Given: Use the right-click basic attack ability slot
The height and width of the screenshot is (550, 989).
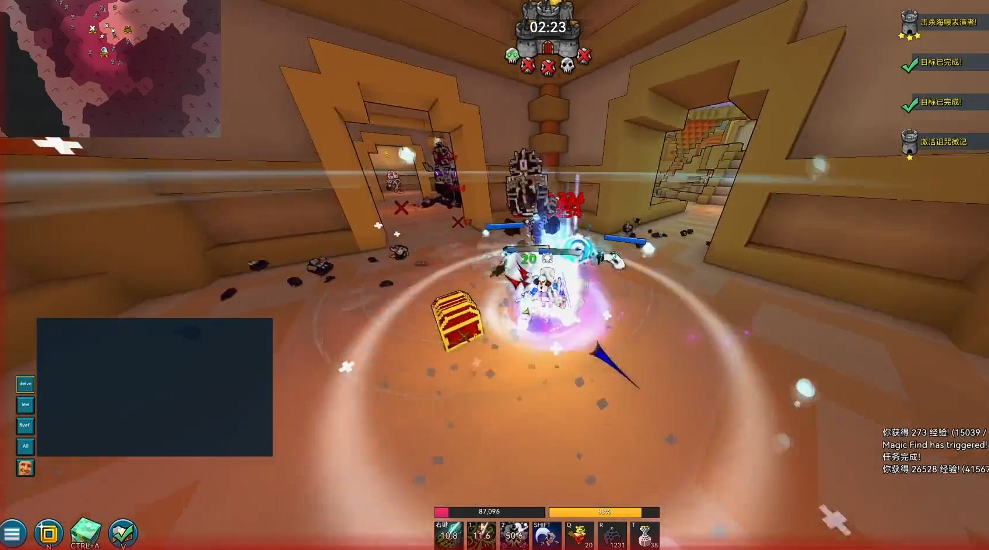Looking at the screenshot, I should point(448,535).
